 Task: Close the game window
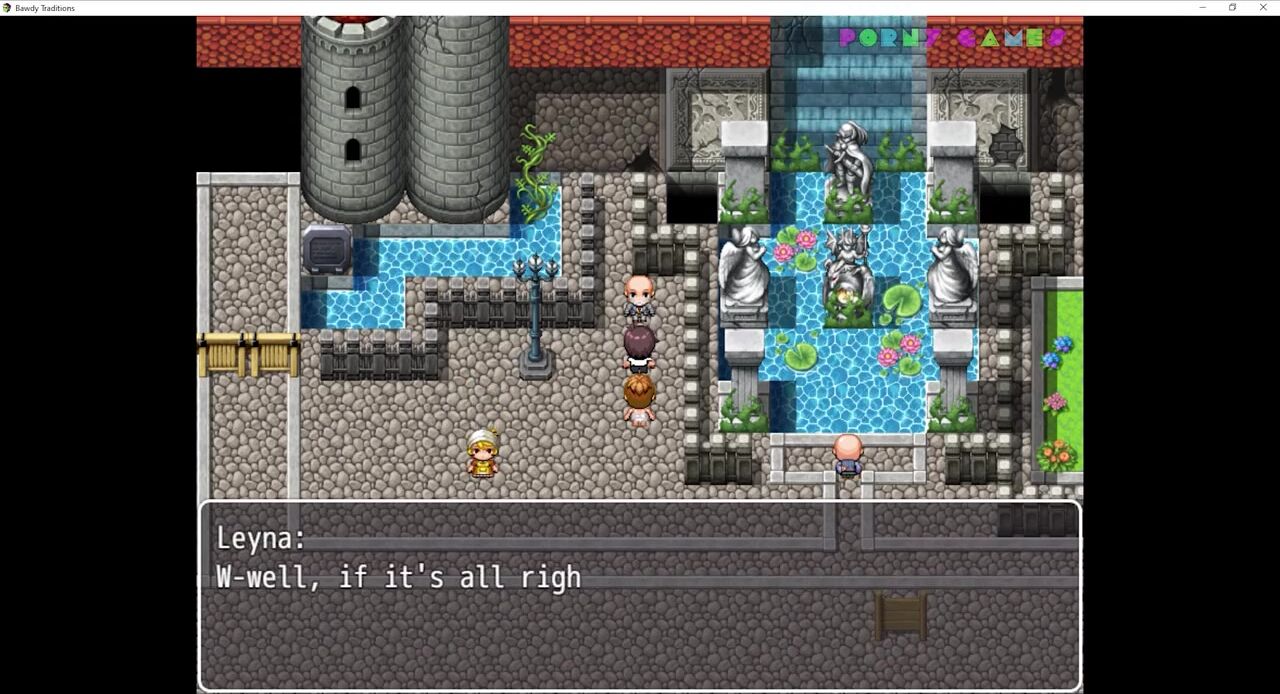[x=1262, y=8]
